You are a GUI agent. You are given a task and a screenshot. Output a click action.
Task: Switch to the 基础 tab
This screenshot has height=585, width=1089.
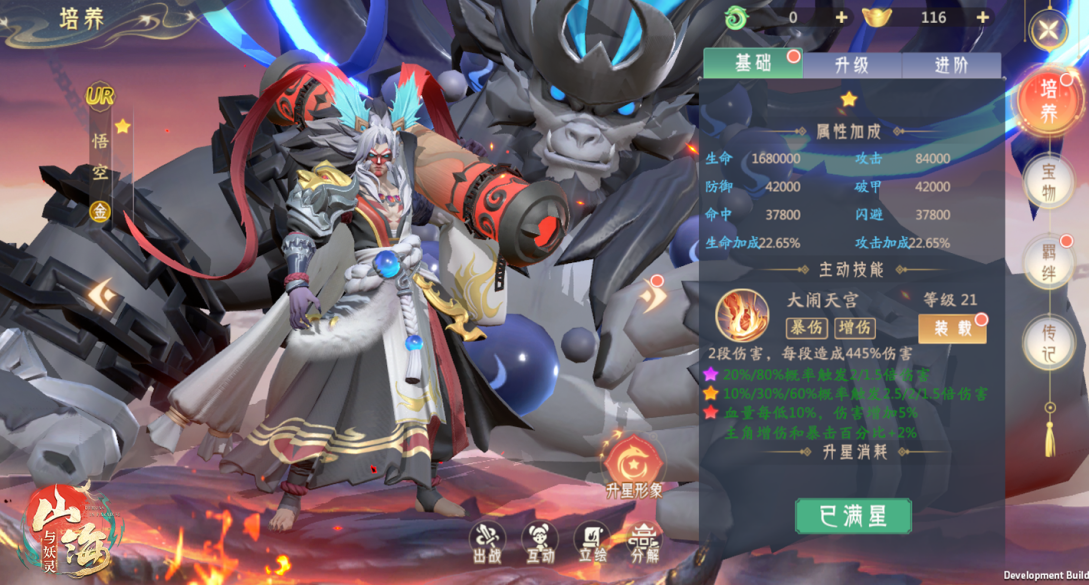tap(752, 64)
